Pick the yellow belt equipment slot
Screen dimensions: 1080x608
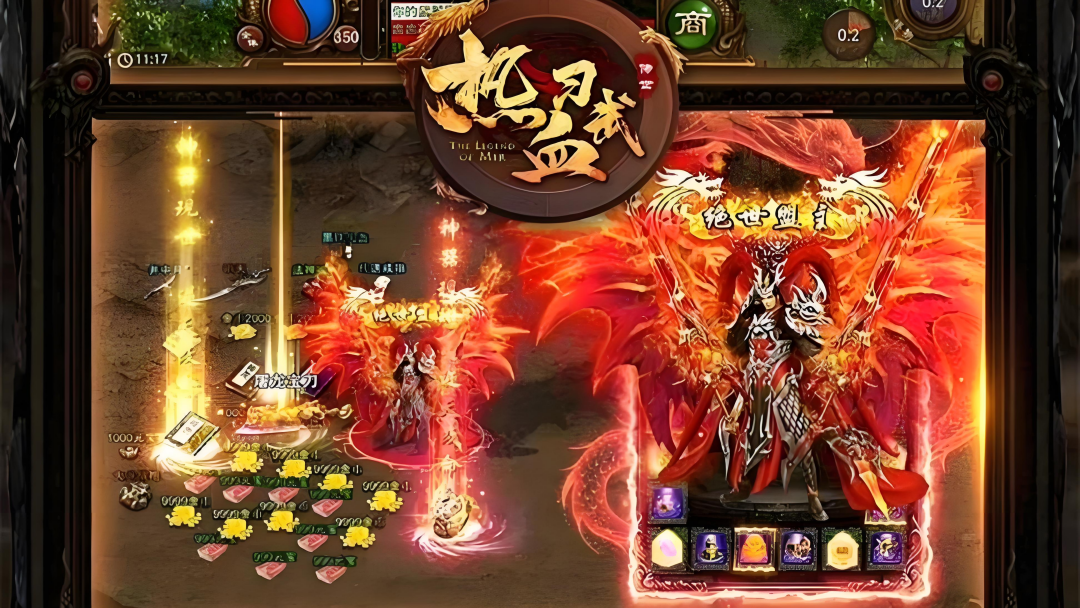[x=841, y=548]
